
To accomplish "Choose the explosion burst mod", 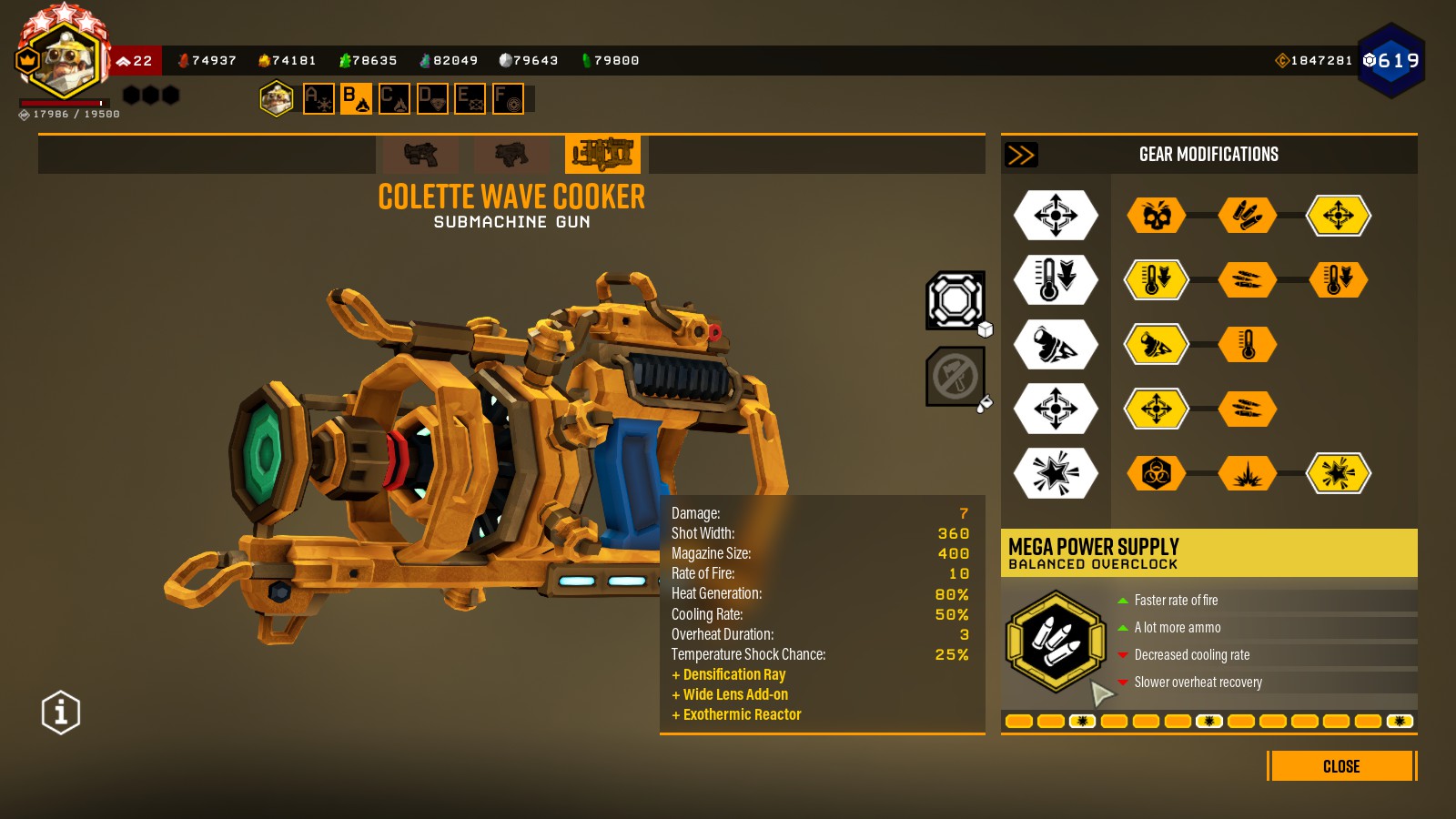I will pyautogui.click(x=1248, y=473).
